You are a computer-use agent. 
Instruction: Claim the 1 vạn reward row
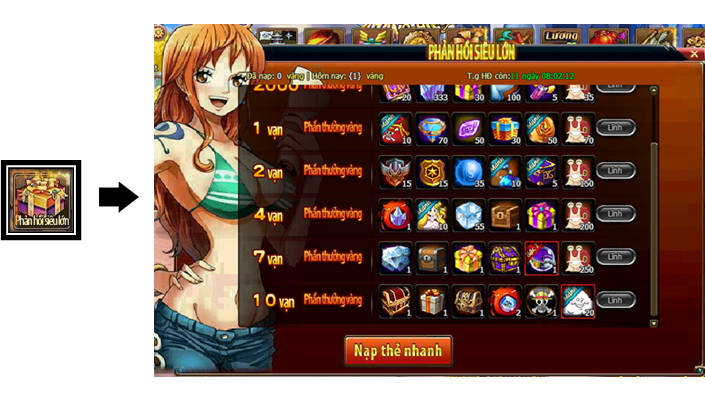point(615,129)
